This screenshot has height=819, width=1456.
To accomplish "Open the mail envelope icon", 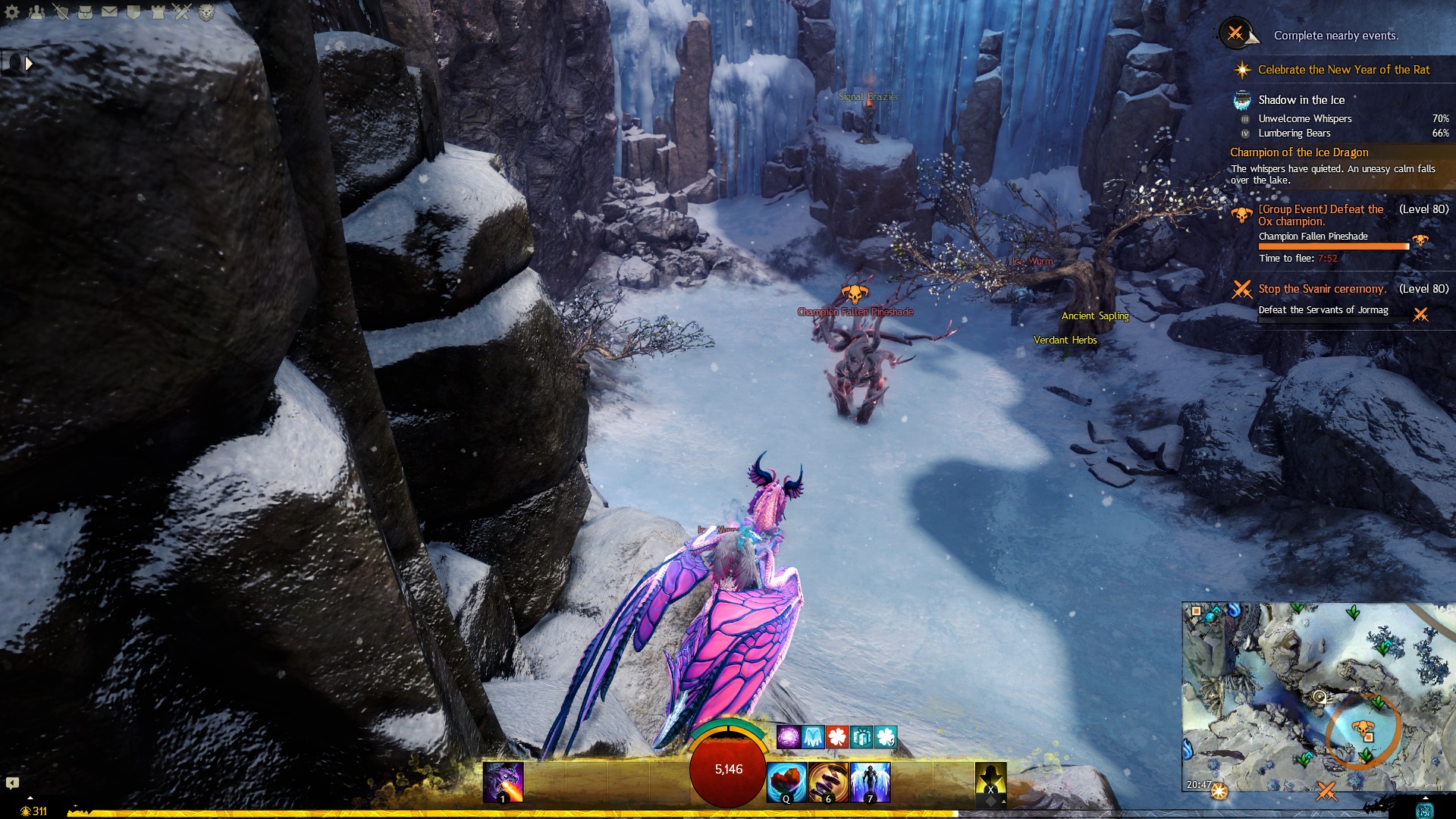I will click(109, 12).
